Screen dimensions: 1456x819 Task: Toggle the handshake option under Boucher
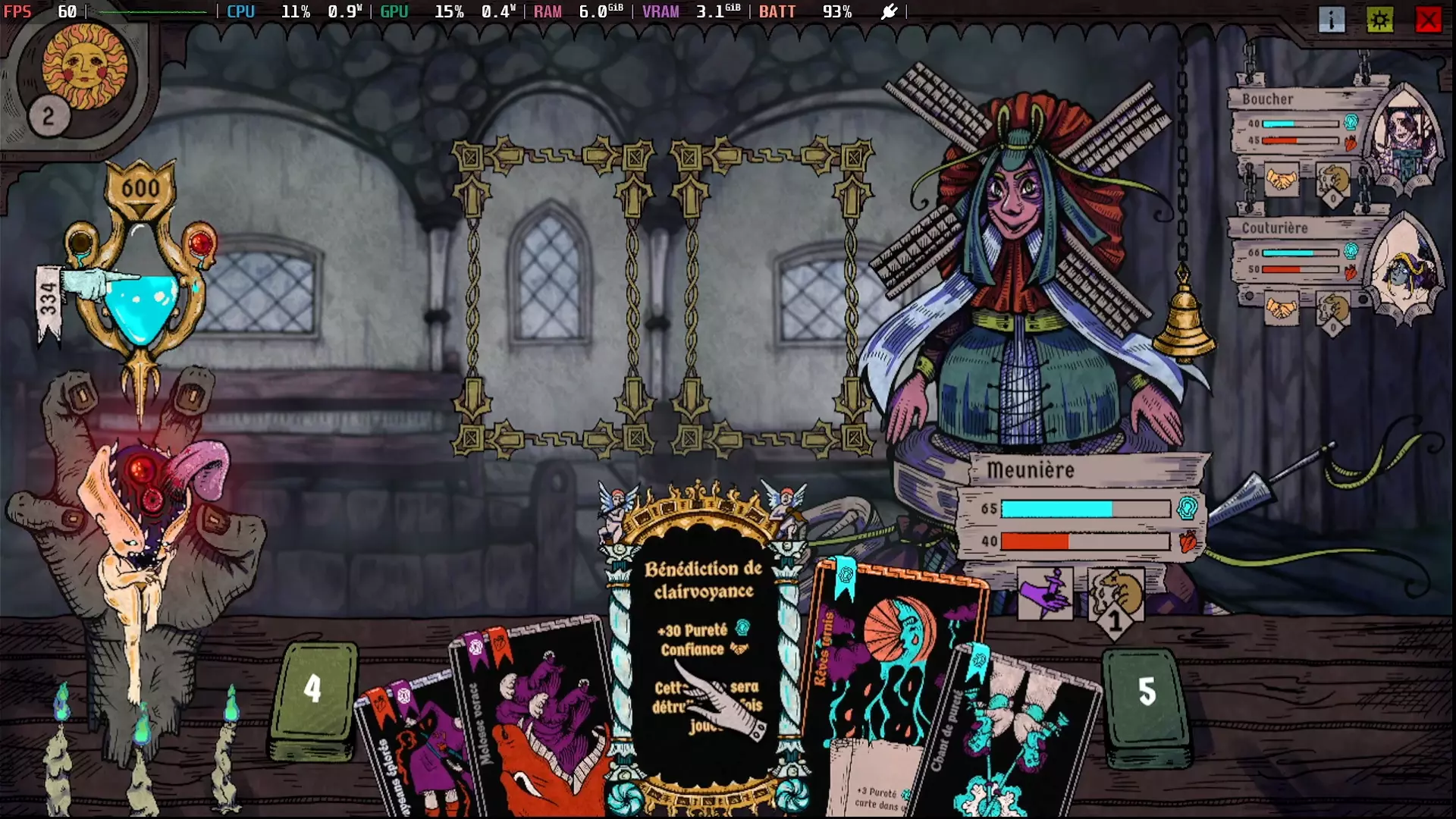click(1280, 180)
